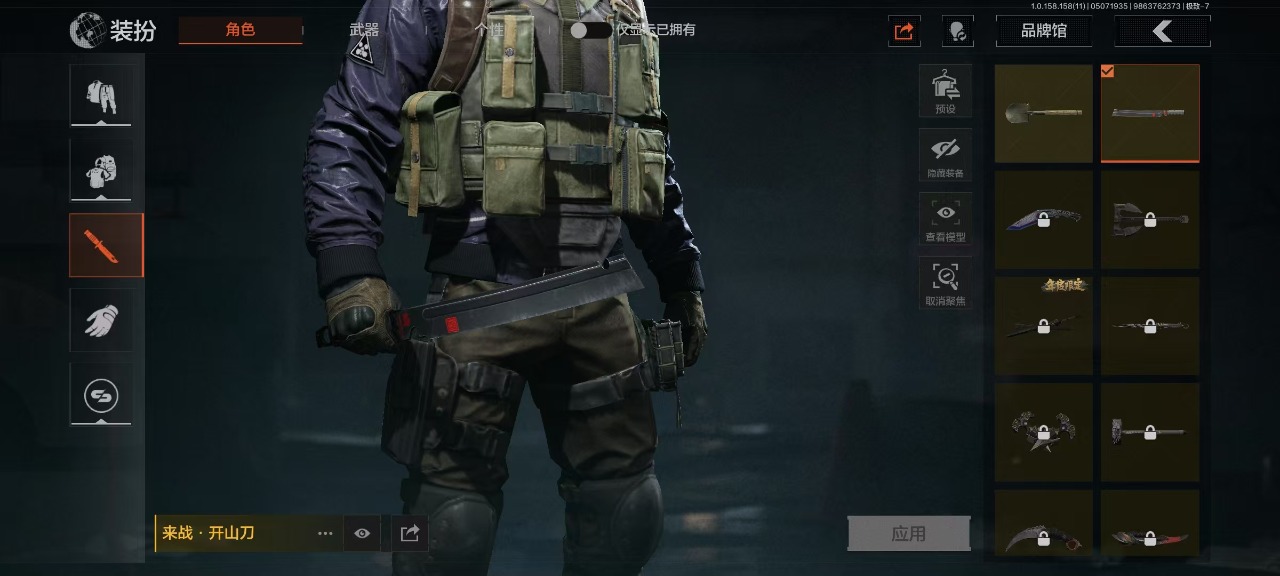Open the gloves category
The height and width of the screenshot is (576, 1280).
coord(101,320)
